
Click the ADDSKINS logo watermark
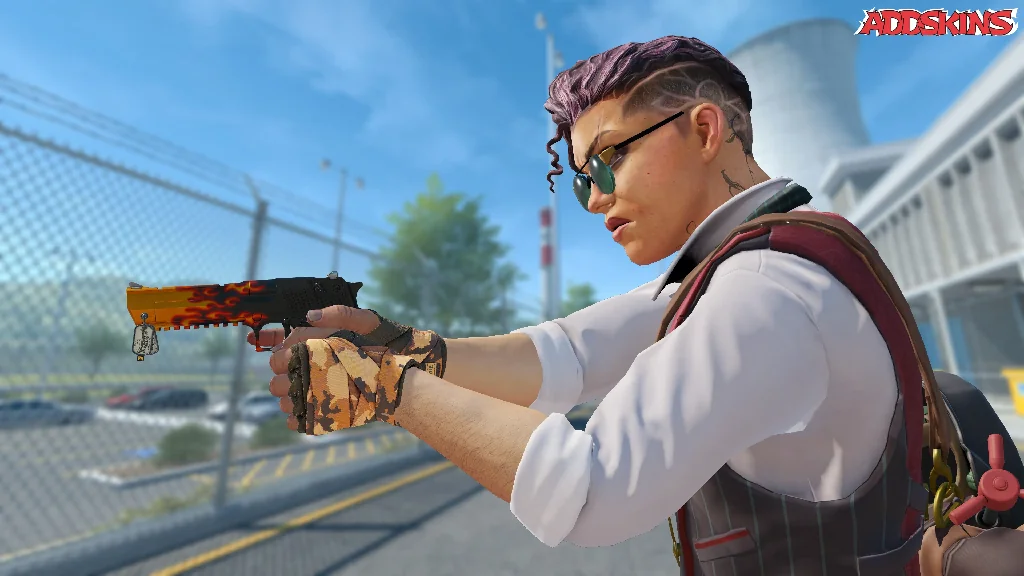tap(935, 22)
